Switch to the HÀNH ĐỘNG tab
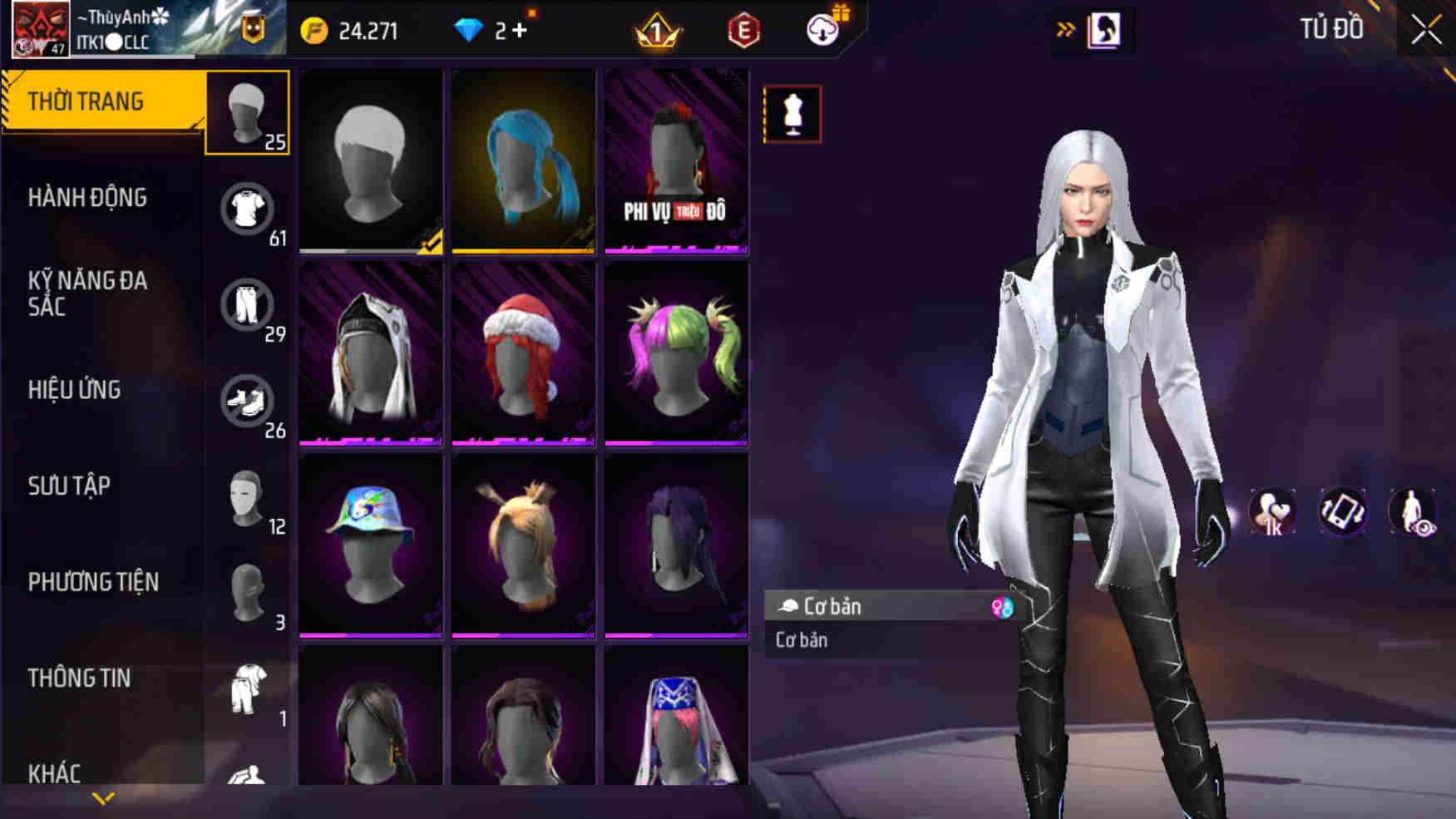1456x819 pixels. pos(87,199)
